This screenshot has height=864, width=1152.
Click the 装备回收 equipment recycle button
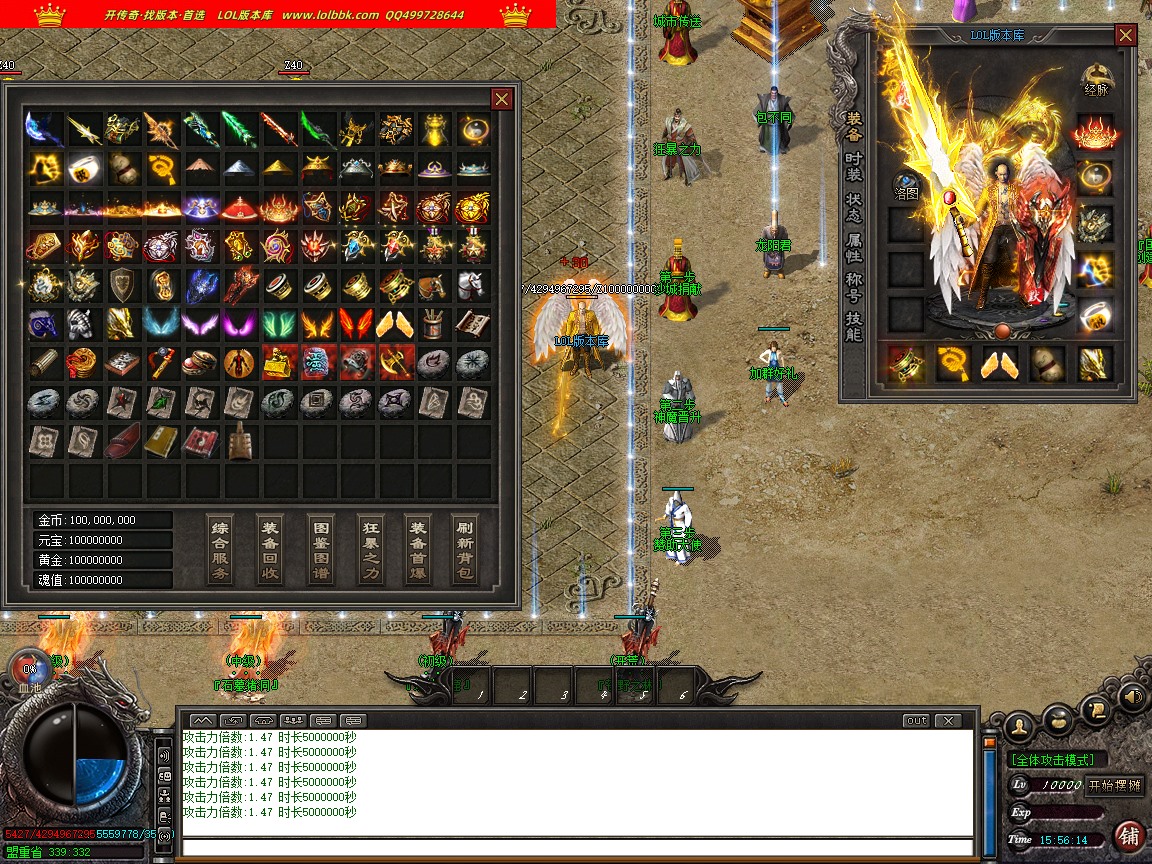coord(270,549)
